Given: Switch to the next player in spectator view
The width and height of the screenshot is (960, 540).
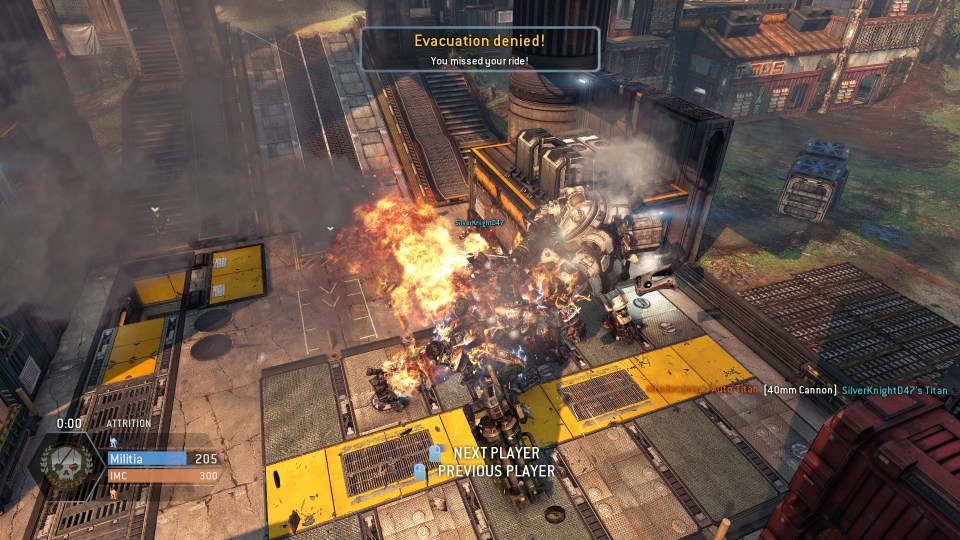Looking at the screenshot, I should click(x=494, y=454).
